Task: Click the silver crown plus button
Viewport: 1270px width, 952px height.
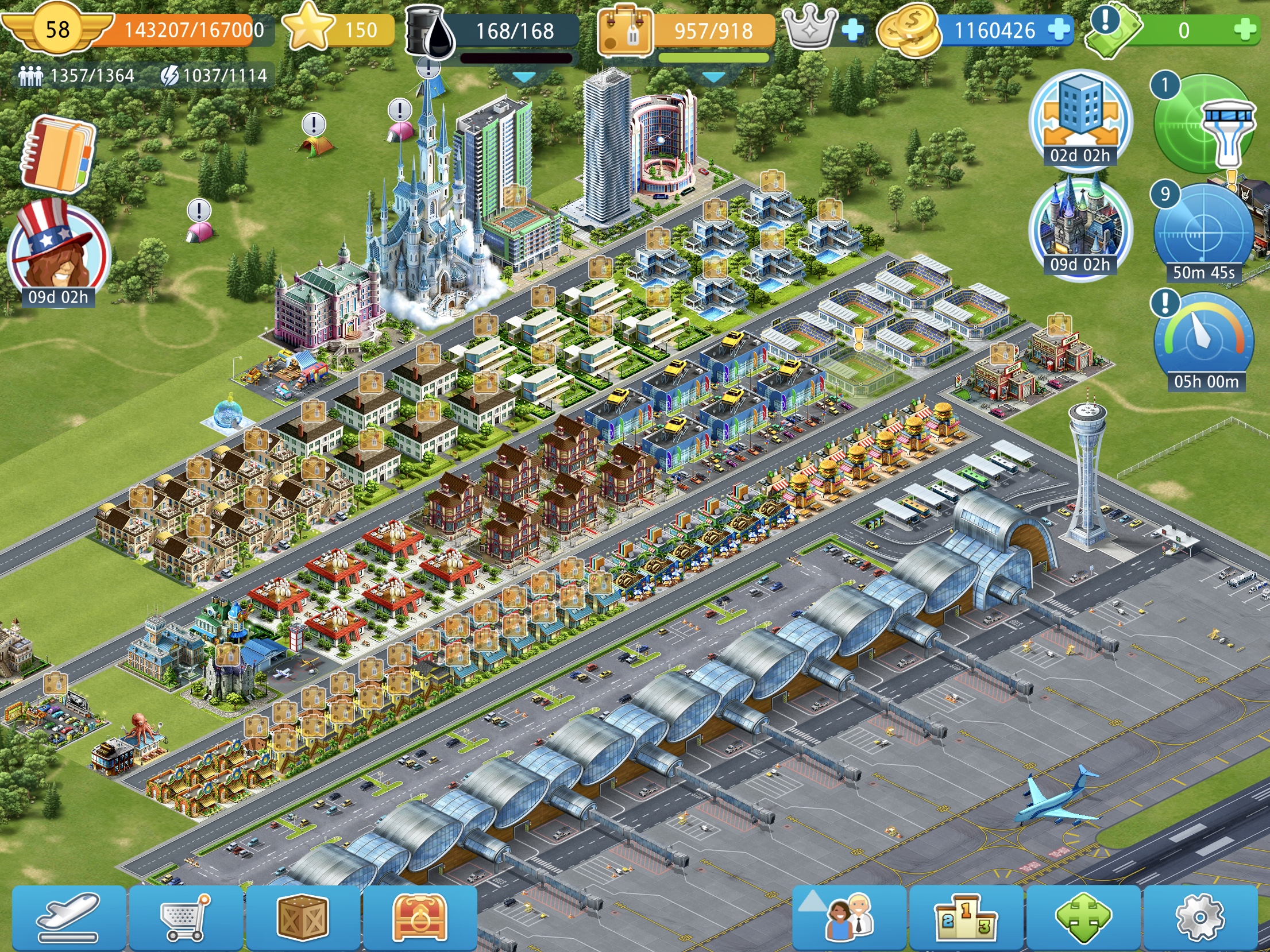Action: coord(852,30)
